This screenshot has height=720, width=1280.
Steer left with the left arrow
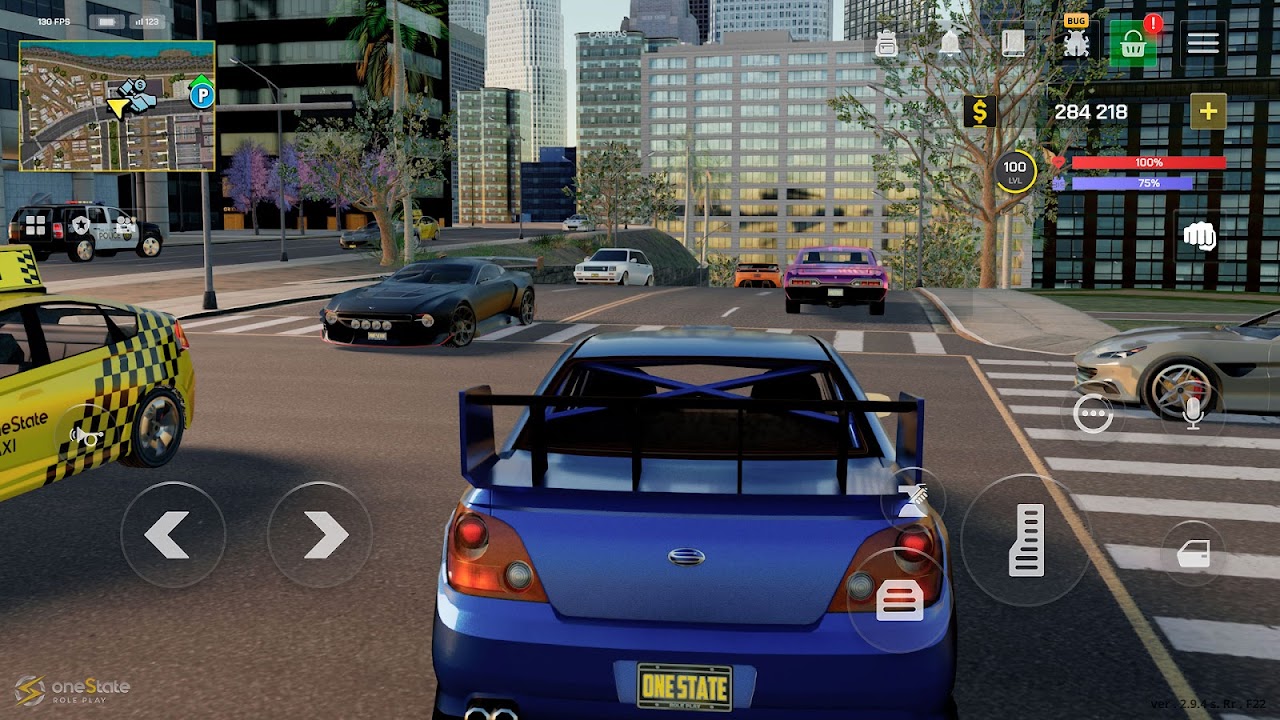coord(170,535)
